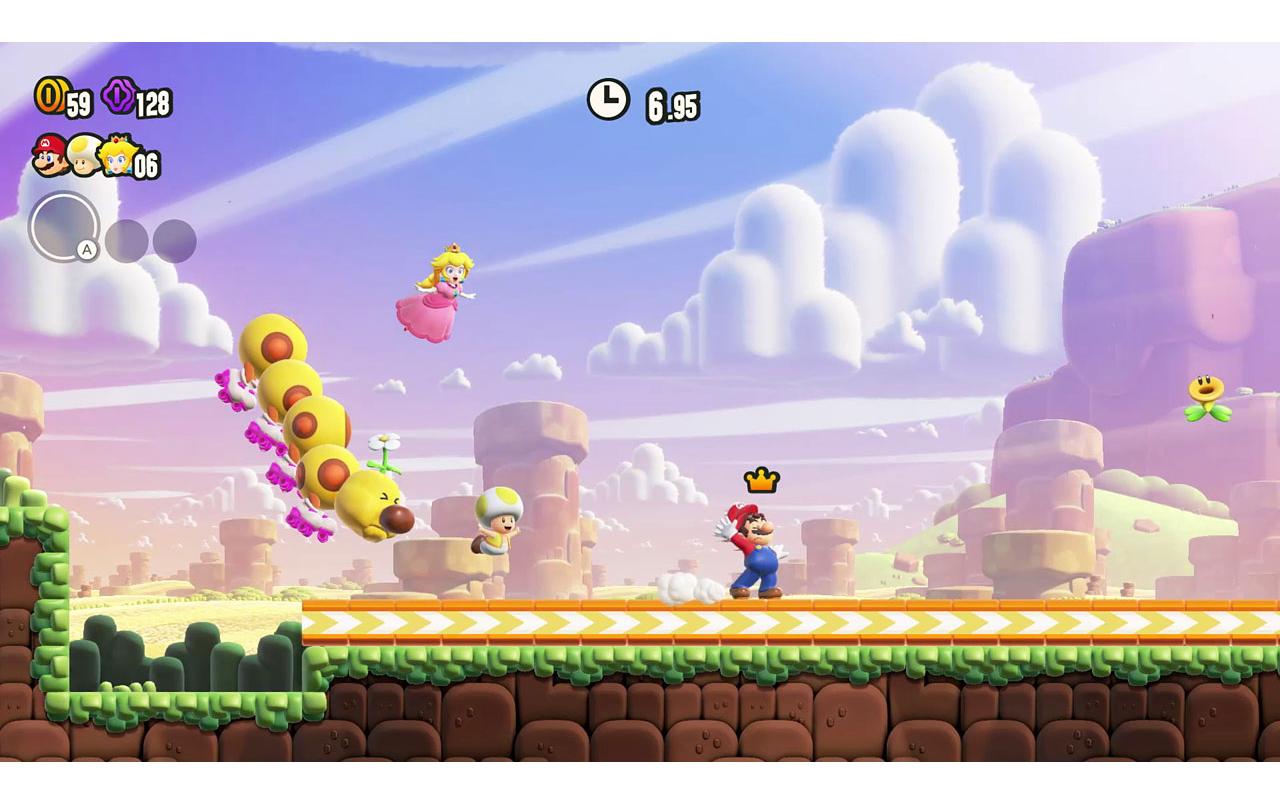Select the Yellow Toad character portrait
This screenshot has height=805, width=1280.
82,158
